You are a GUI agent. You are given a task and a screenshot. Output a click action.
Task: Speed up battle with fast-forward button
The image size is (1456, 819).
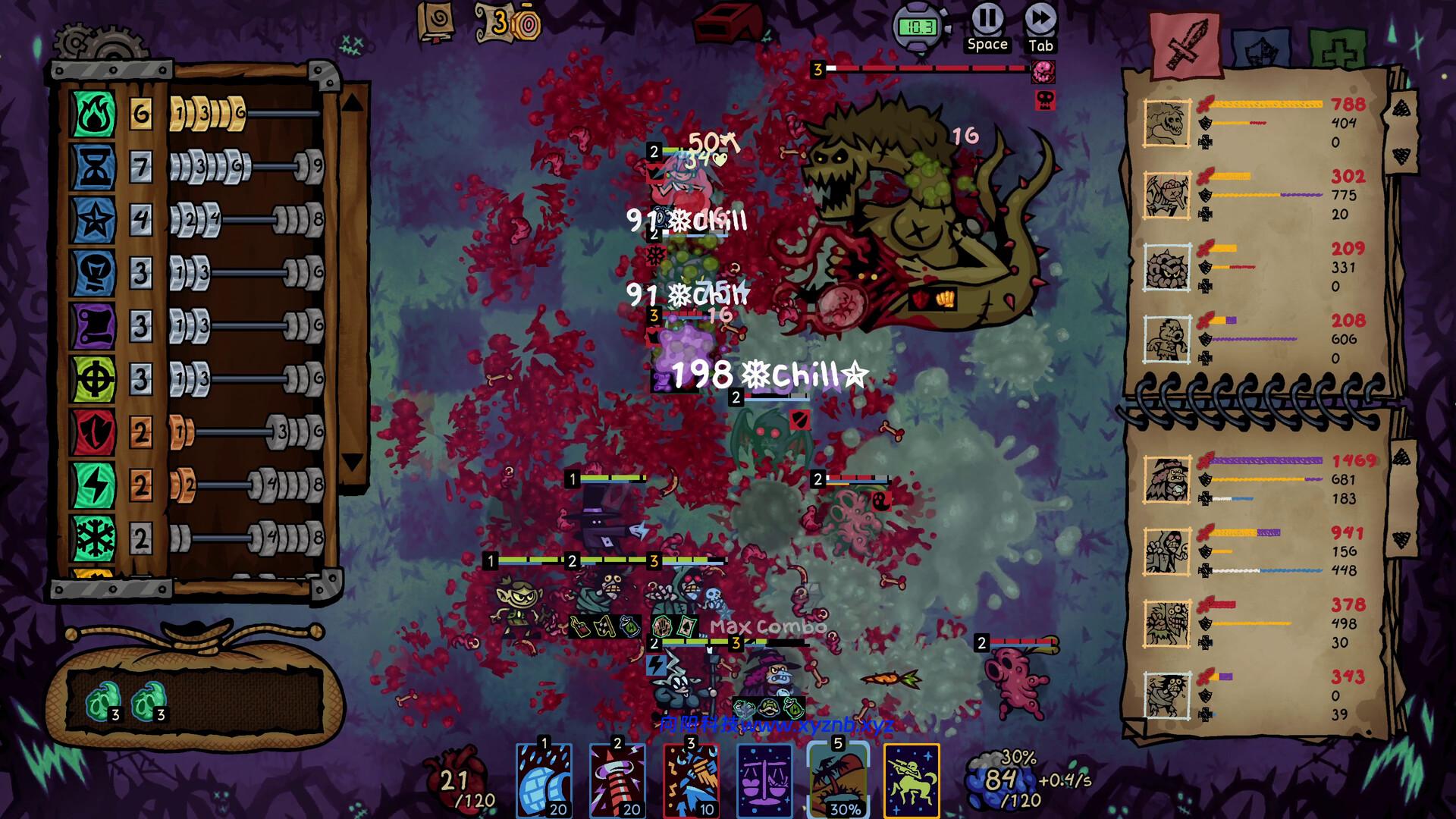[1040, 18]
